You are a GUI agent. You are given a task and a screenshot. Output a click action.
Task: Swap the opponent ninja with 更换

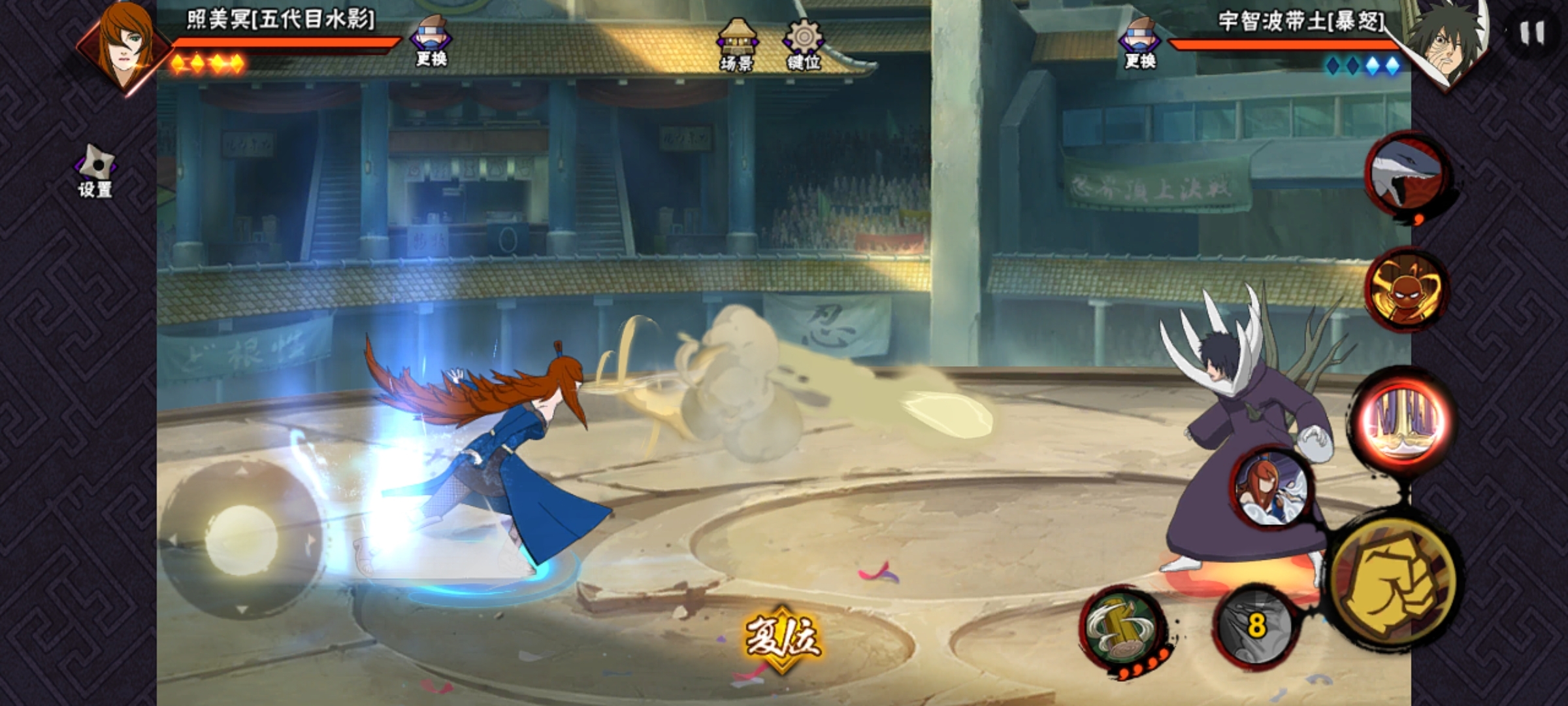(1140, 42)
